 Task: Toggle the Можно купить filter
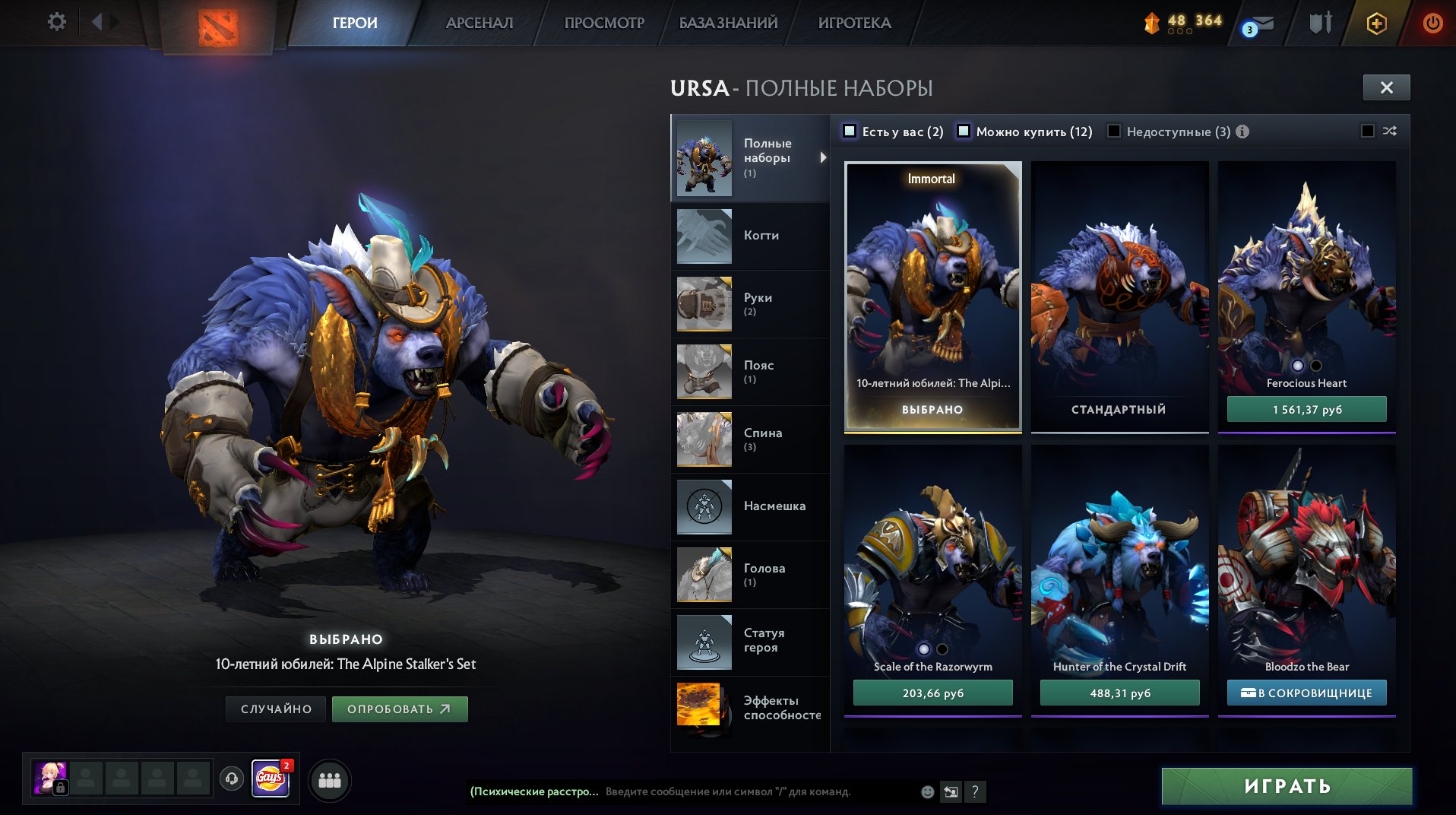coord(964,131)
